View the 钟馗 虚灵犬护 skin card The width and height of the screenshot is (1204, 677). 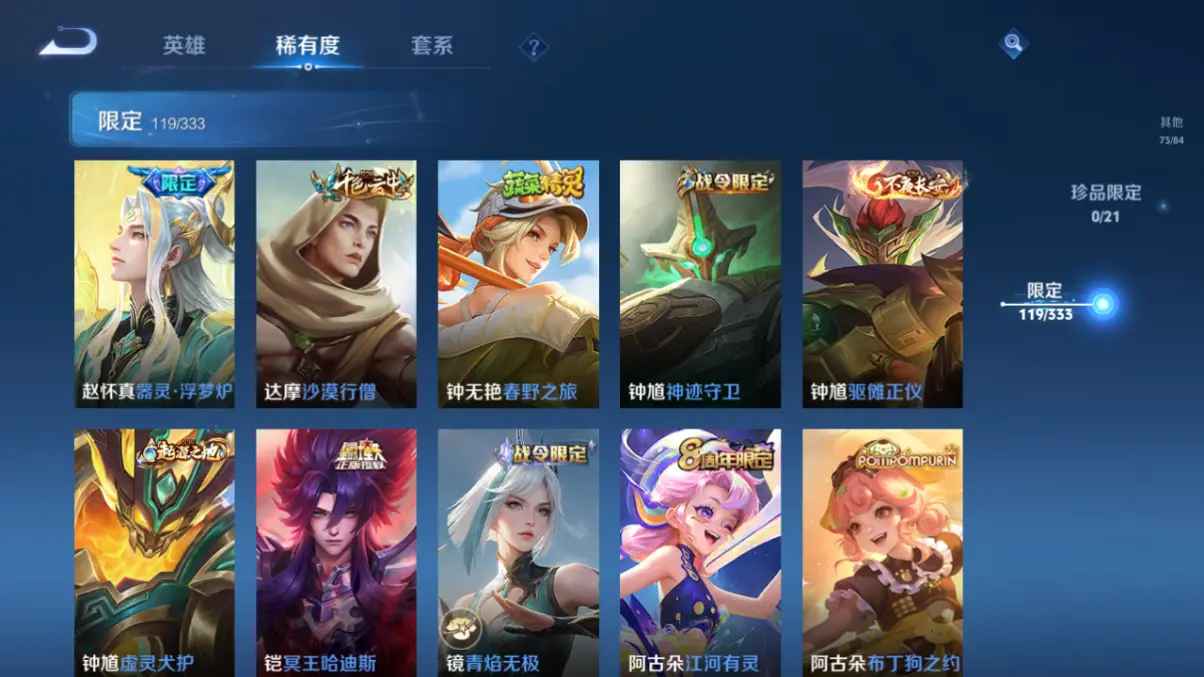tap(155, 552)
